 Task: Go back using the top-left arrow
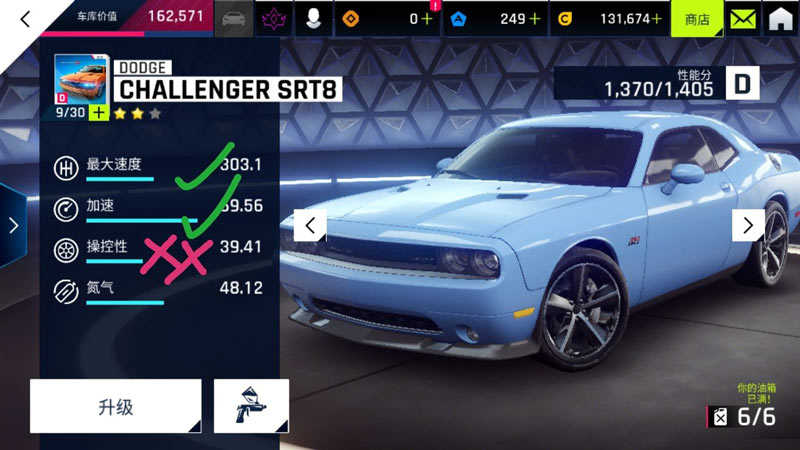[x=25, y=18]
